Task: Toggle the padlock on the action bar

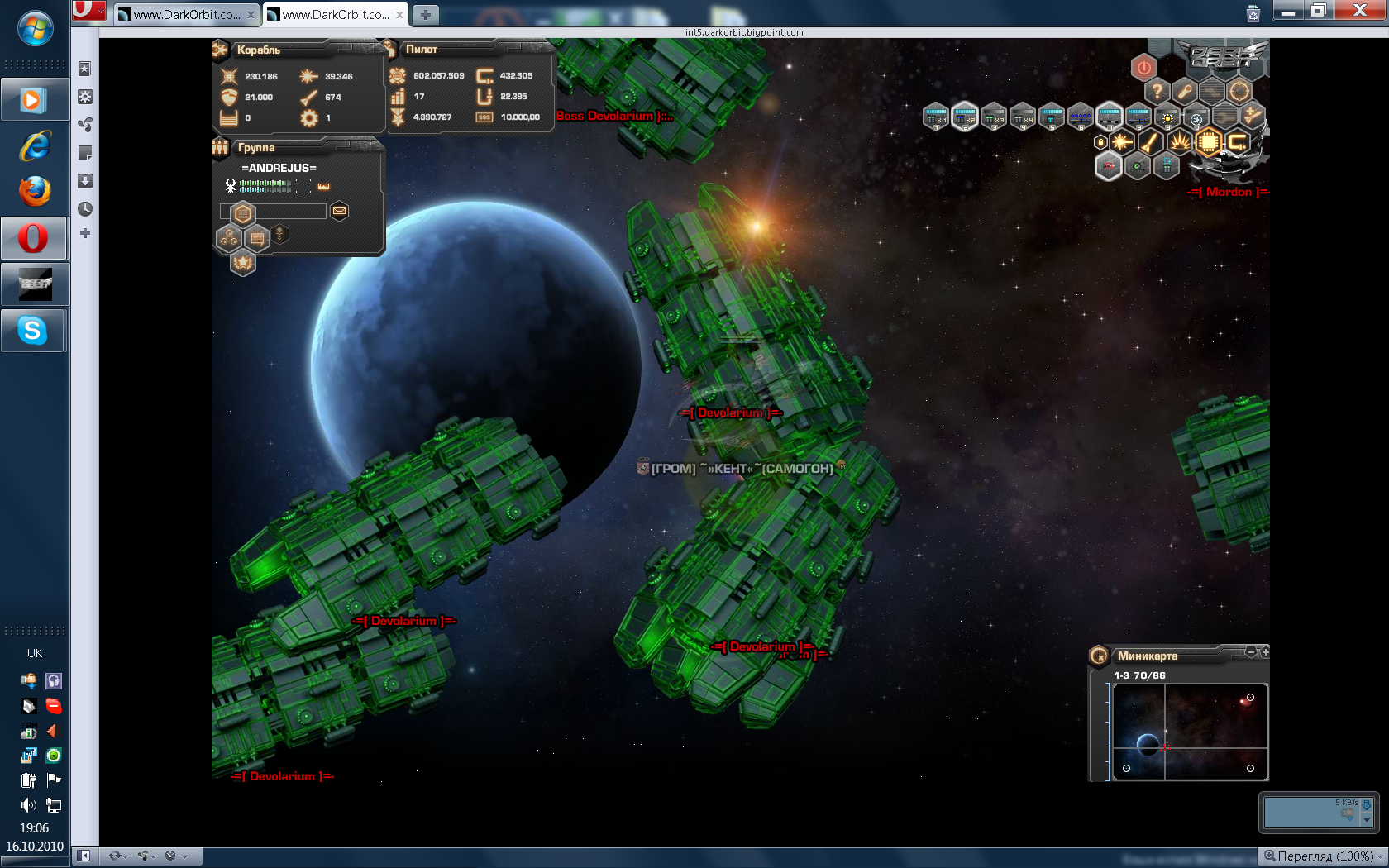Action: 1100,142
